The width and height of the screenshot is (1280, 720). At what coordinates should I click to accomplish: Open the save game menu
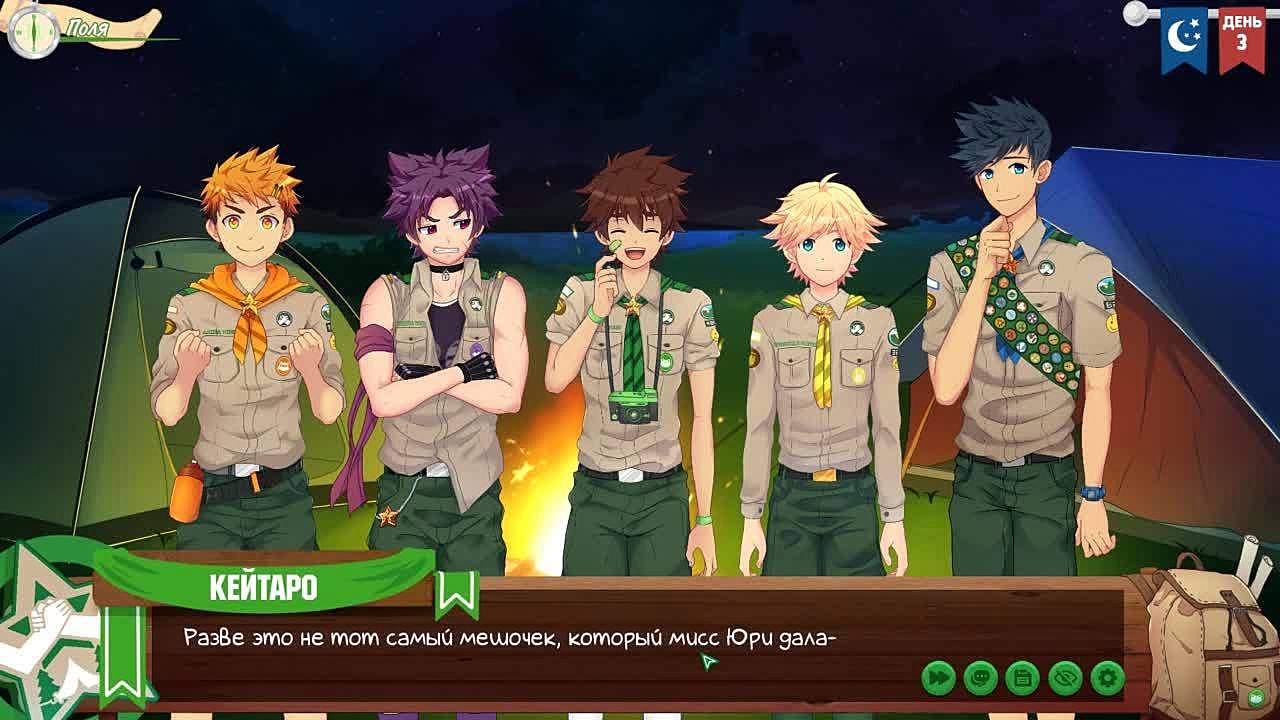tap(1023, 678)
